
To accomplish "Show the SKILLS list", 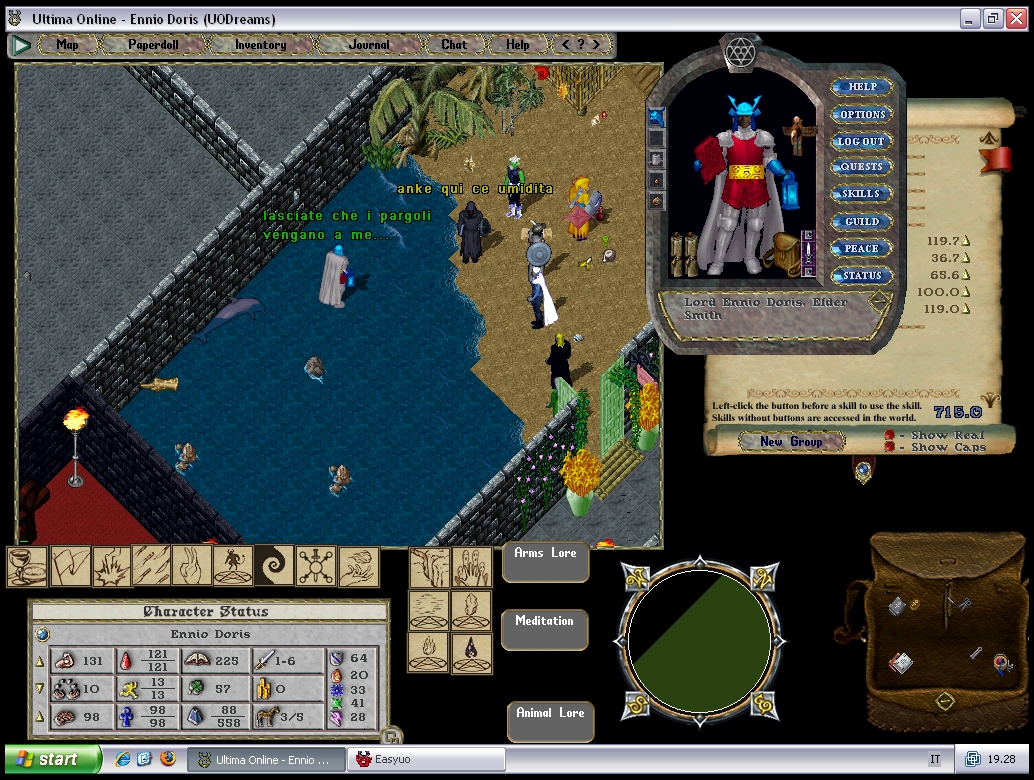I will tap(861, 195).
